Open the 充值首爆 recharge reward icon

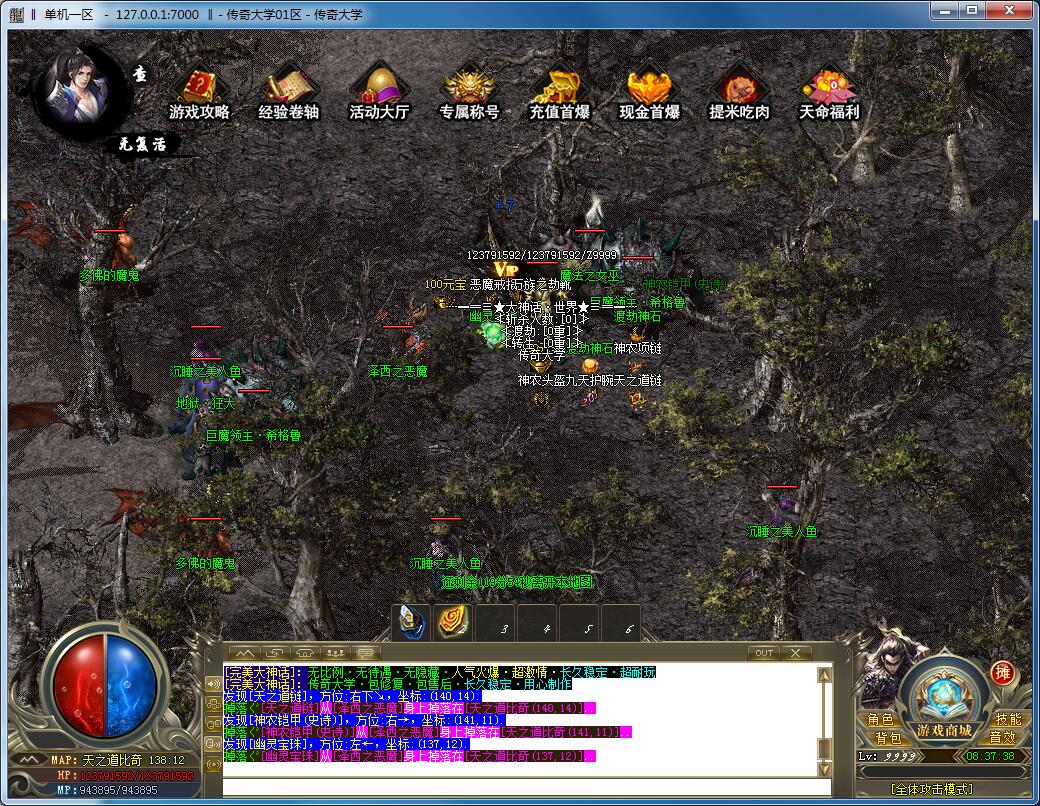(559, 92)
